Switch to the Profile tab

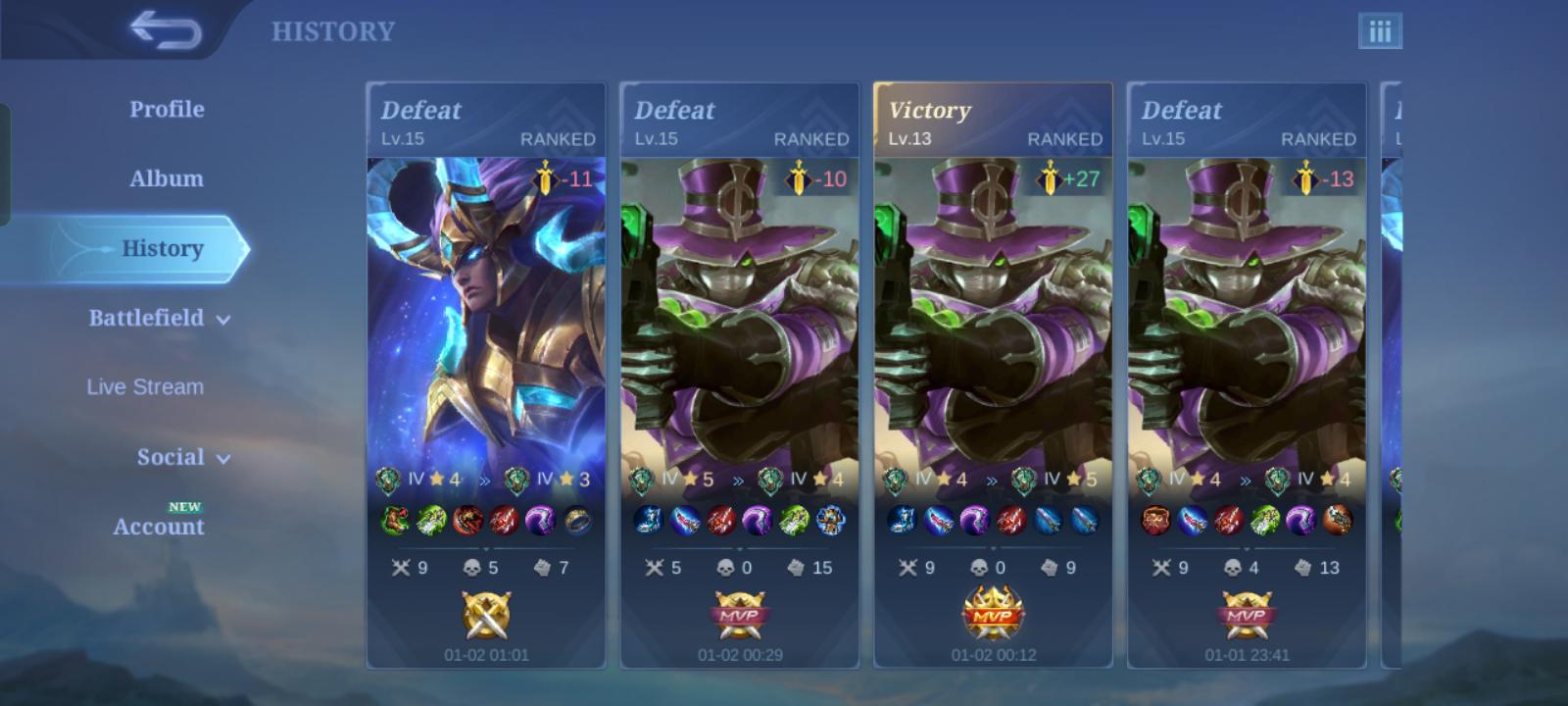coord(166,109)
